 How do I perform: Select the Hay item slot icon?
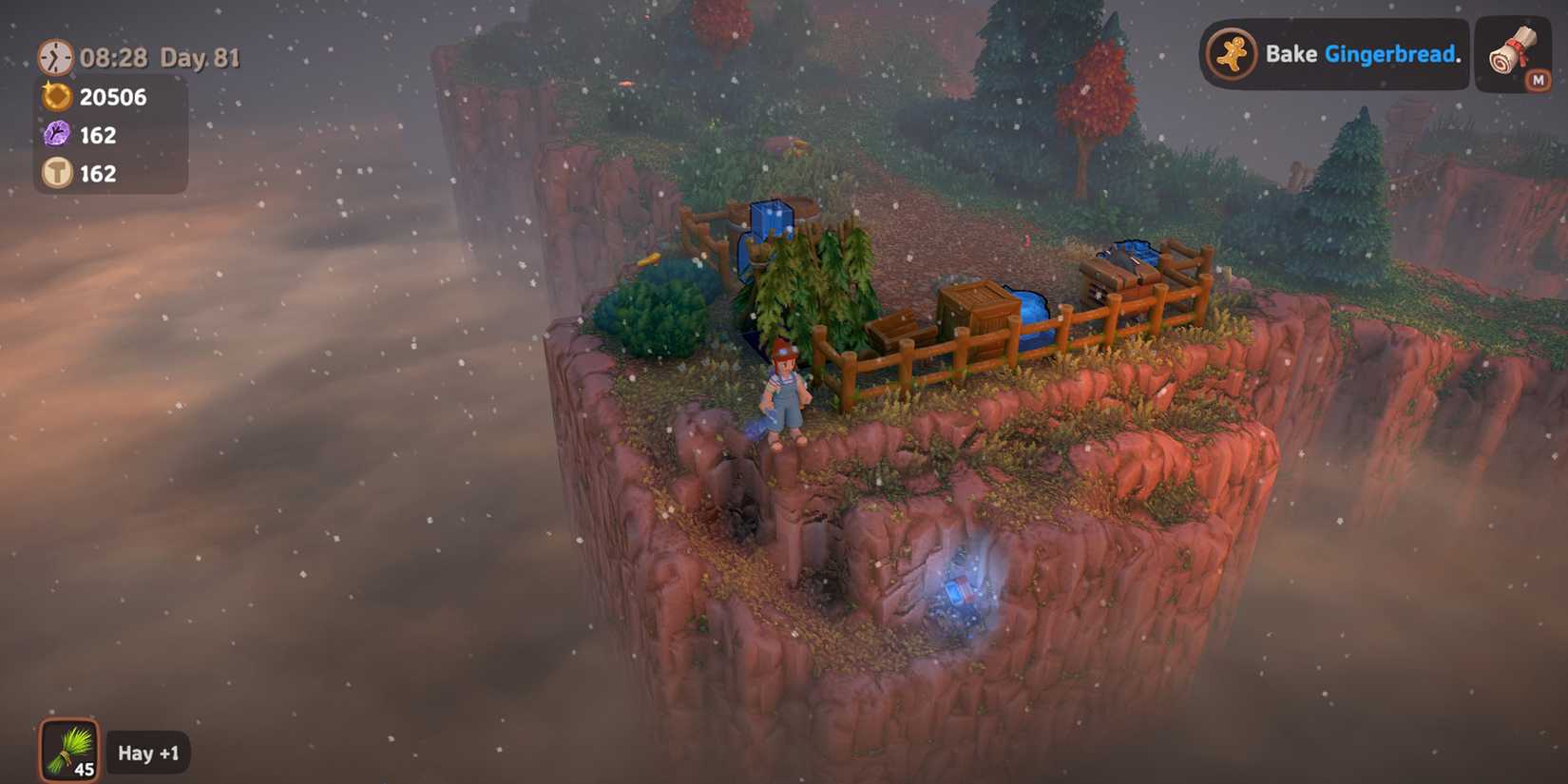(x=69, y=750)
